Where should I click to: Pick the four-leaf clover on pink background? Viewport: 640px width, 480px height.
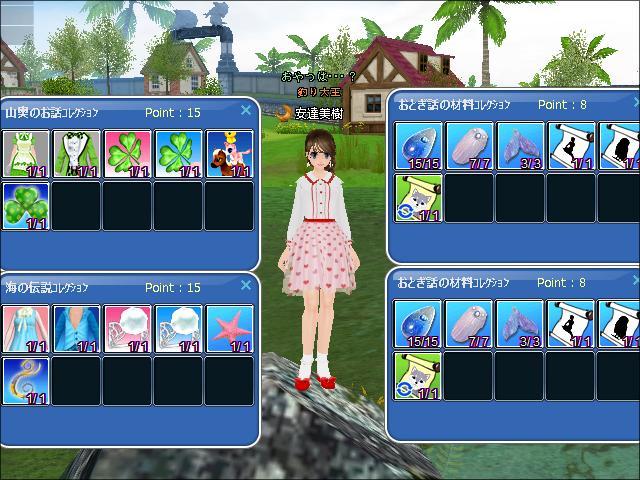[x=127, y=154]
